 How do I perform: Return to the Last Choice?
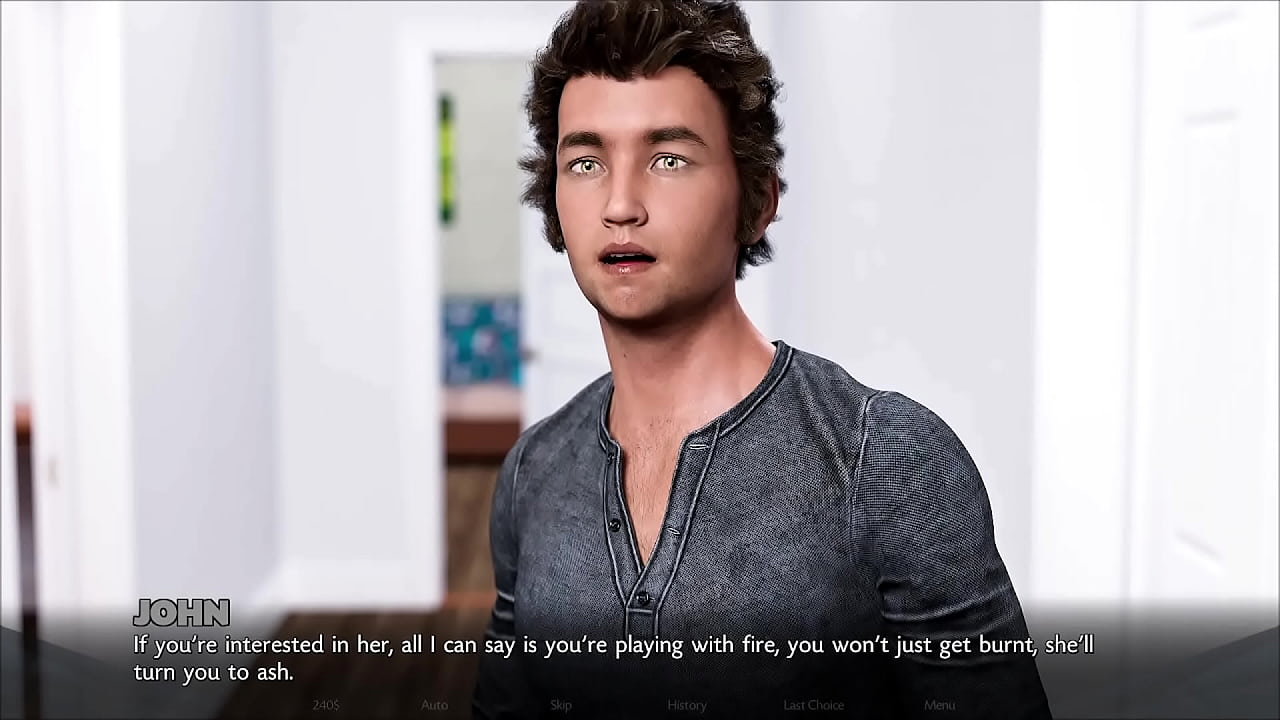[813, 705]
